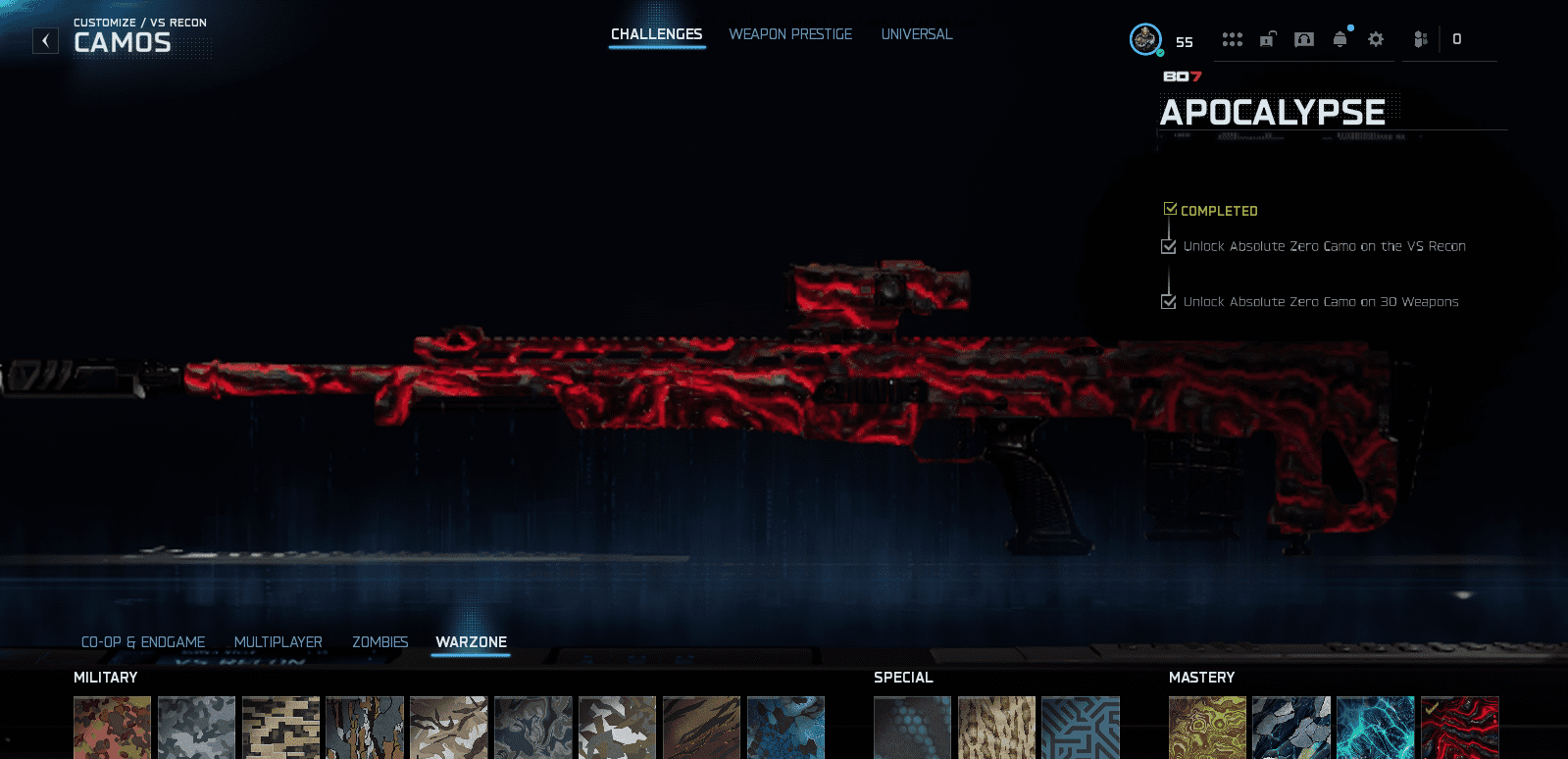
Task: Open the MULTIPLAYER camo category
Action: click(278, 641)
